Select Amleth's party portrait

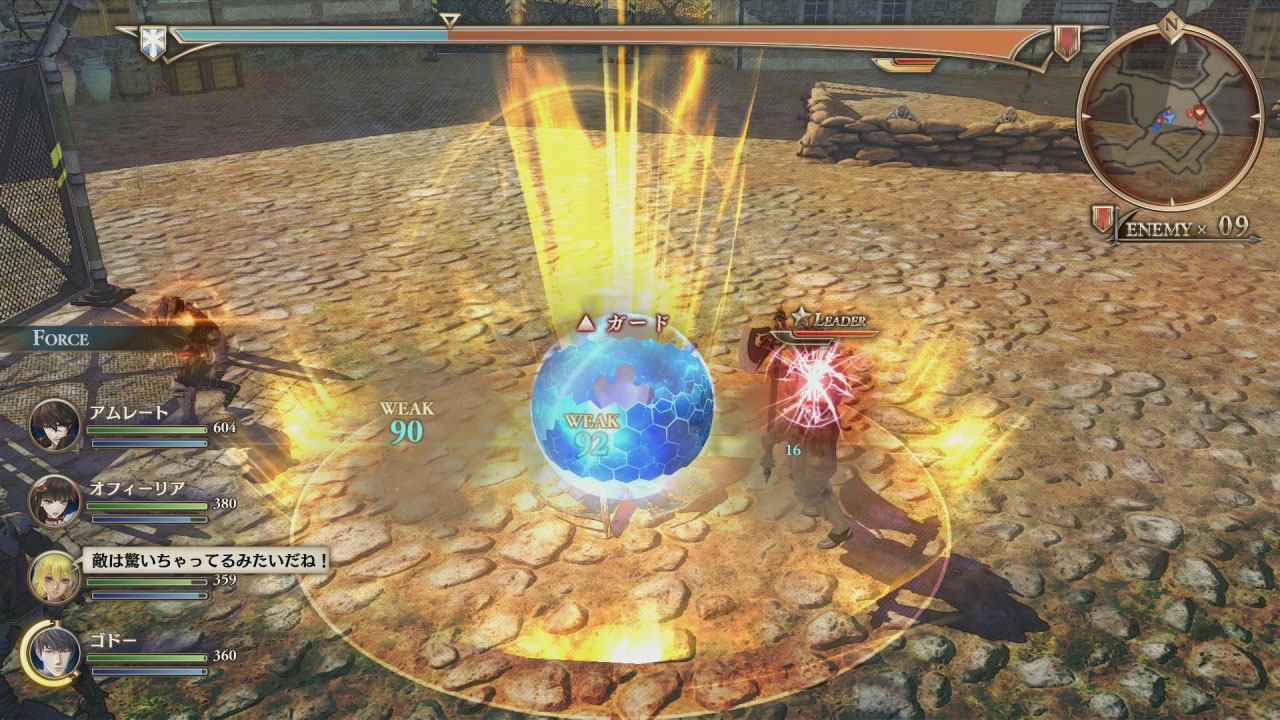pos(55,424)
